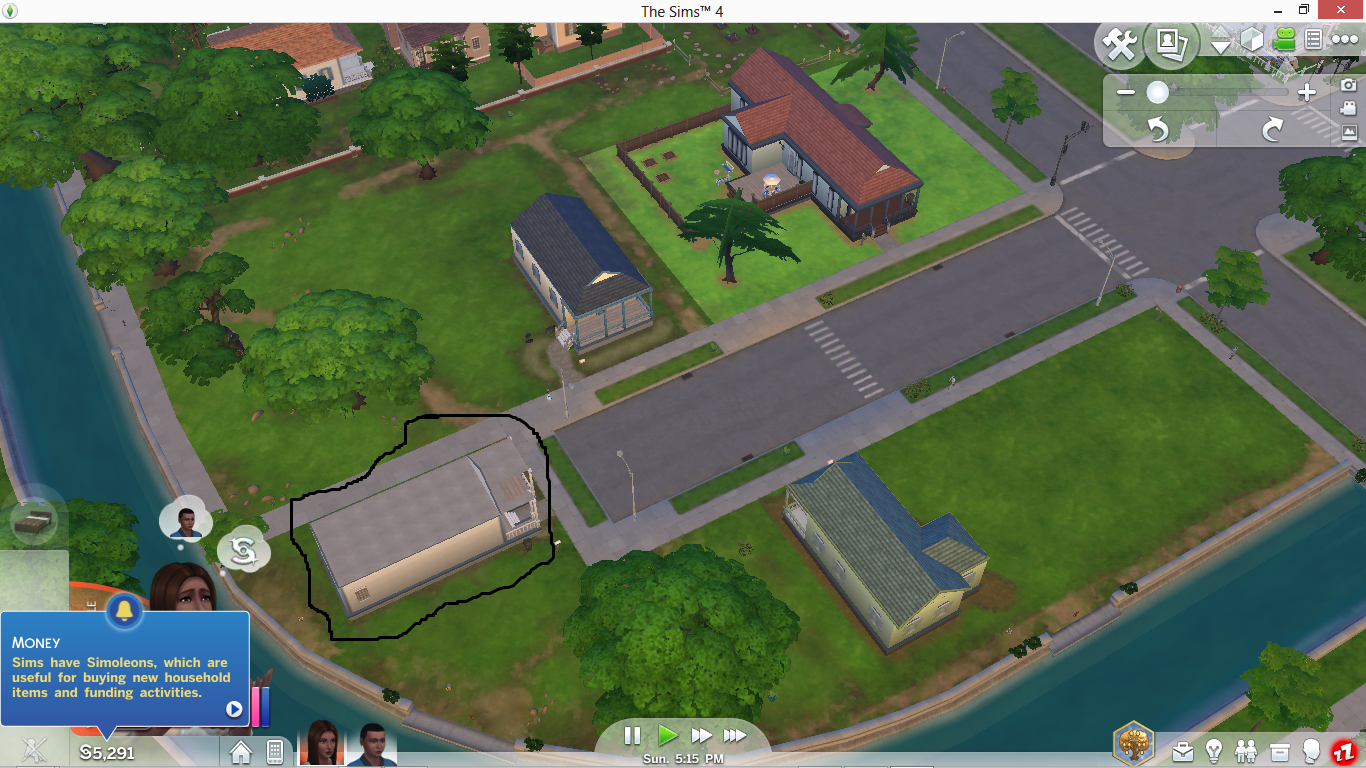Take a screenshot using the camera icon
This screenshot has height=768, width=1366.
tap(1348, 85)
